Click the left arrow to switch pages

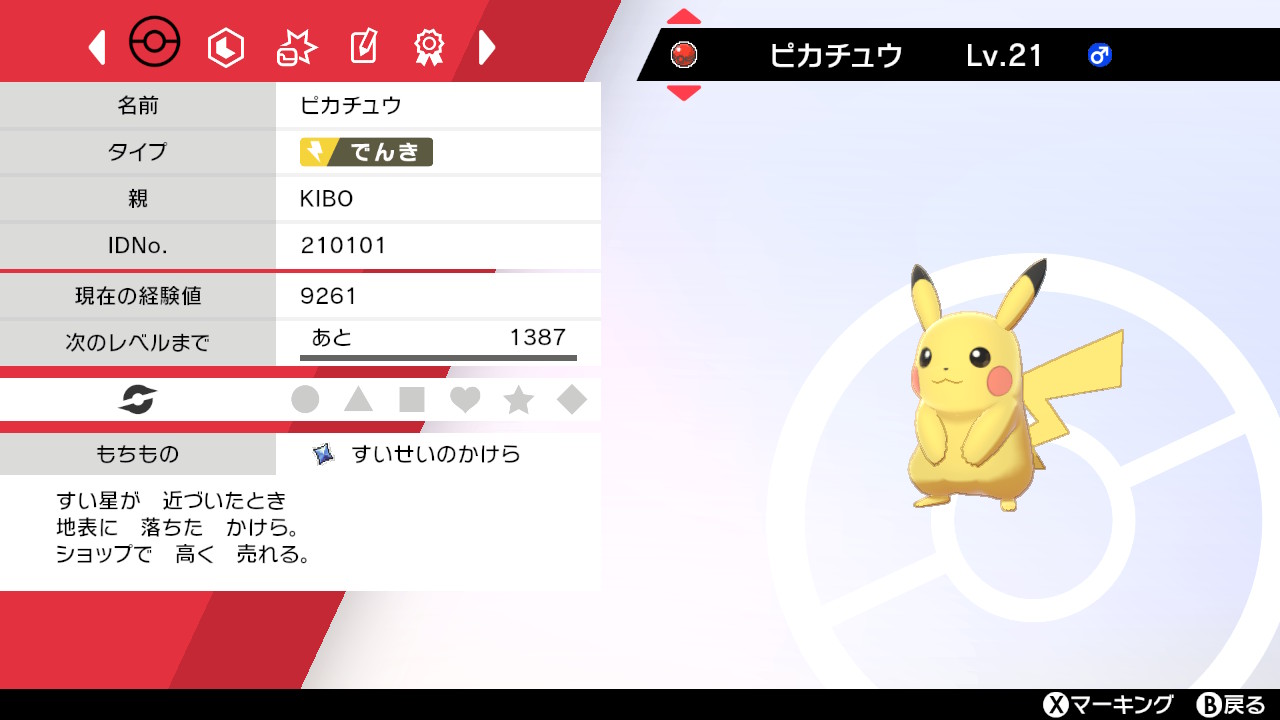(96, 47)
